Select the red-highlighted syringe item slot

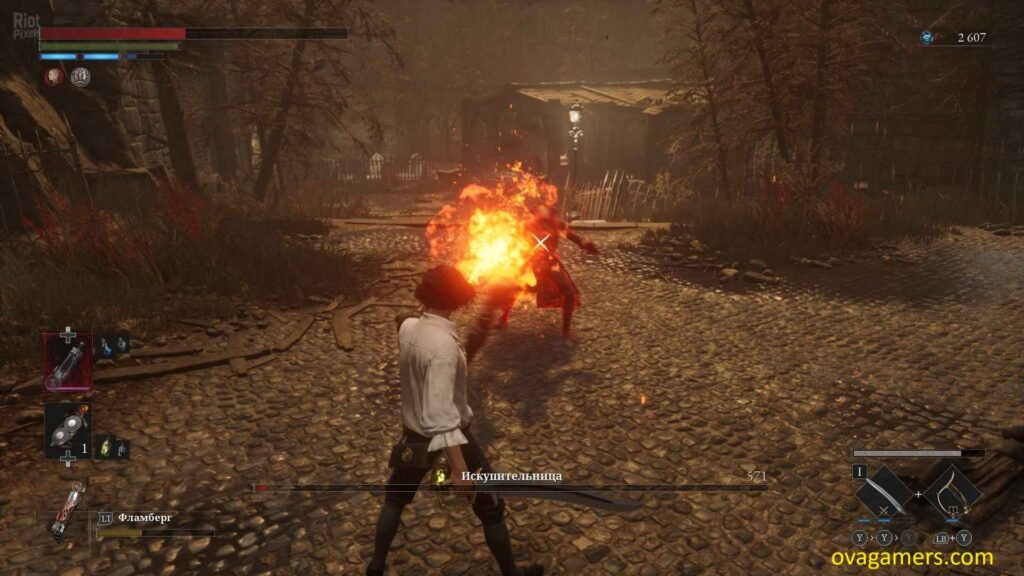click(x=68, y=361)
